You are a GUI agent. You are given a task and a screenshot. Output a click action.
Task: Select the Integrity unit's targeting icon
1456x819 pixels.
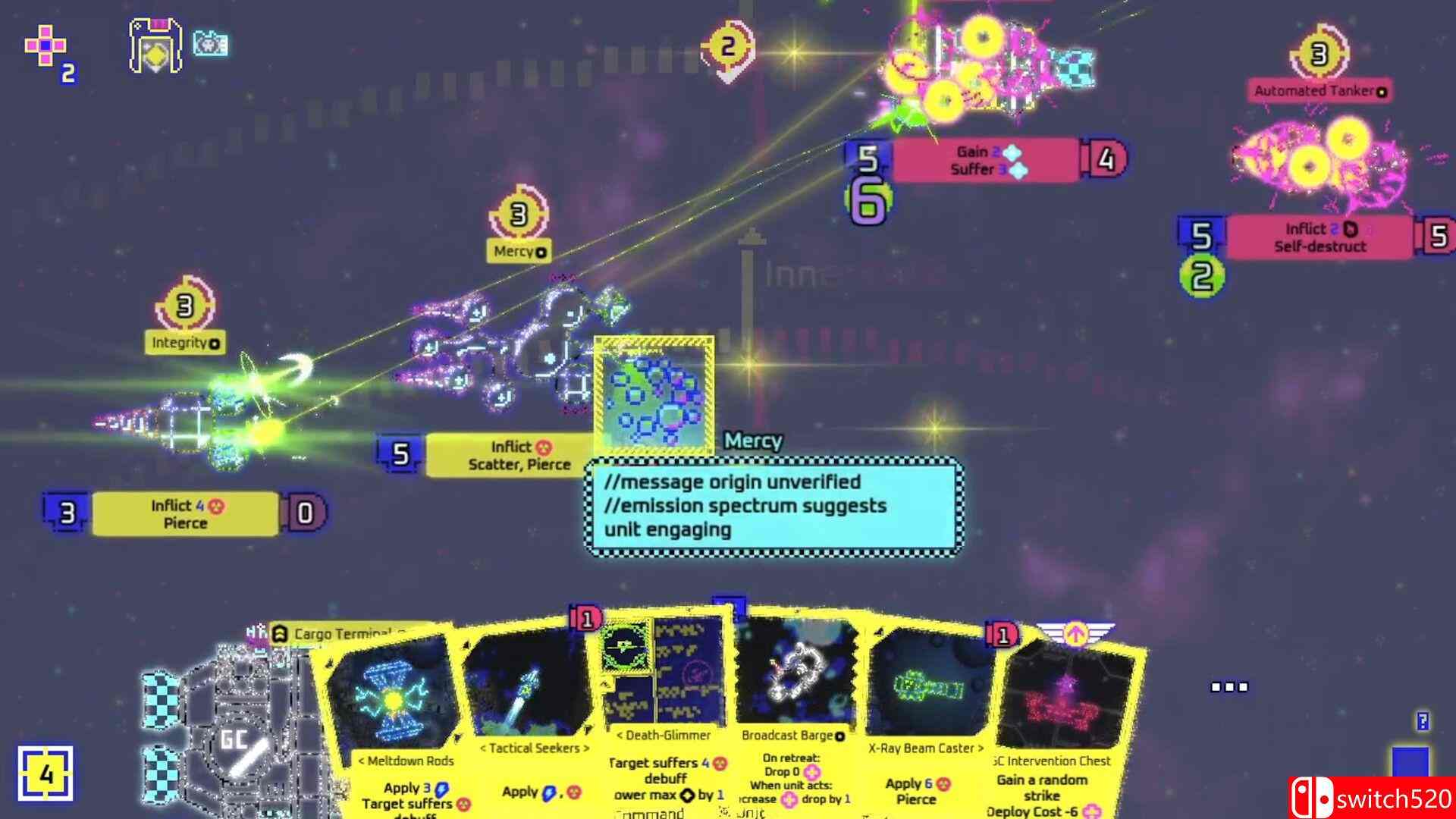(184, 307)
